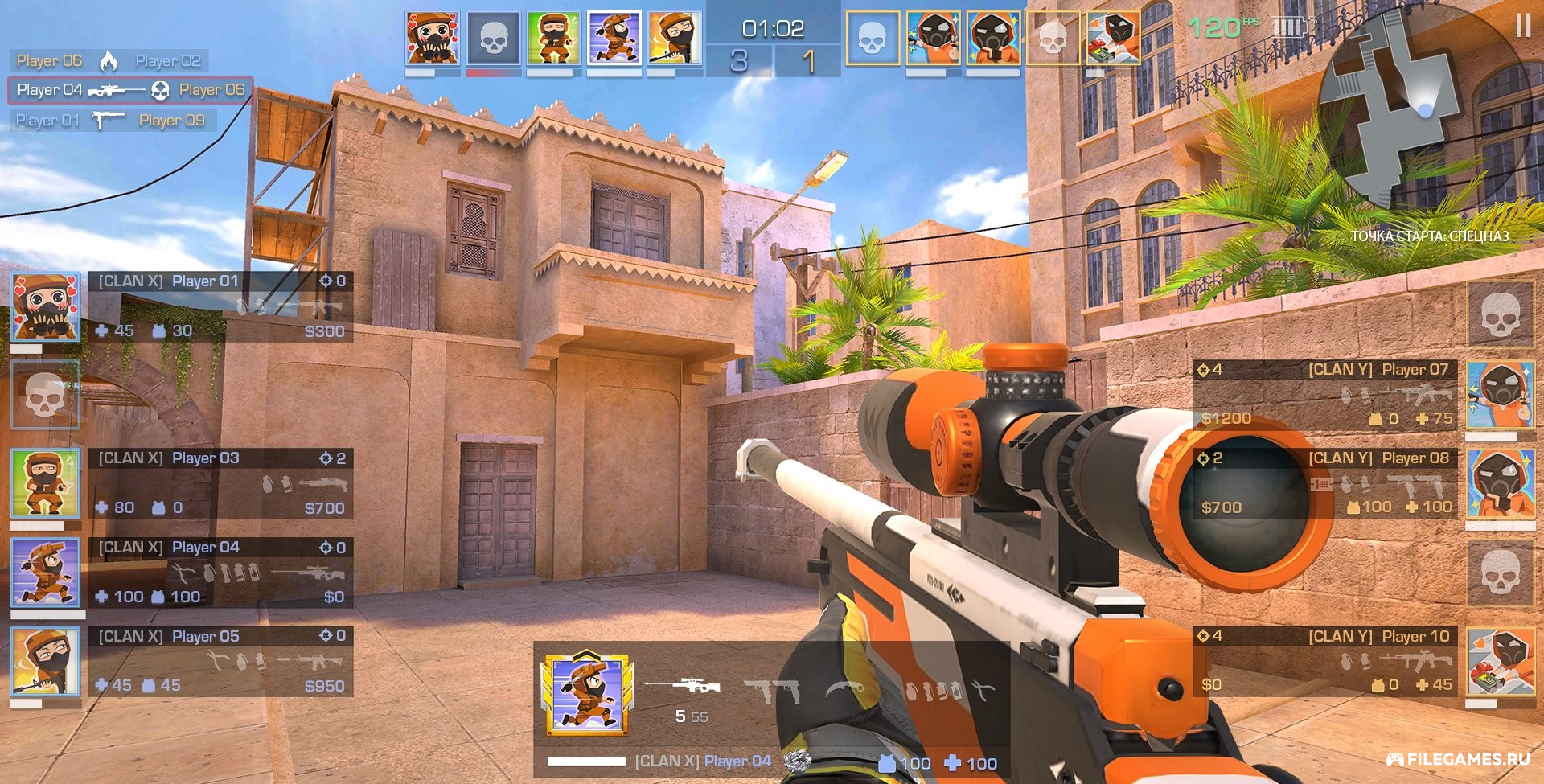Screen dimensions: 1544x784
Task: Choose the bomb-carrier avatar in the top scoreboard
Action: (x=1113, y=38)
